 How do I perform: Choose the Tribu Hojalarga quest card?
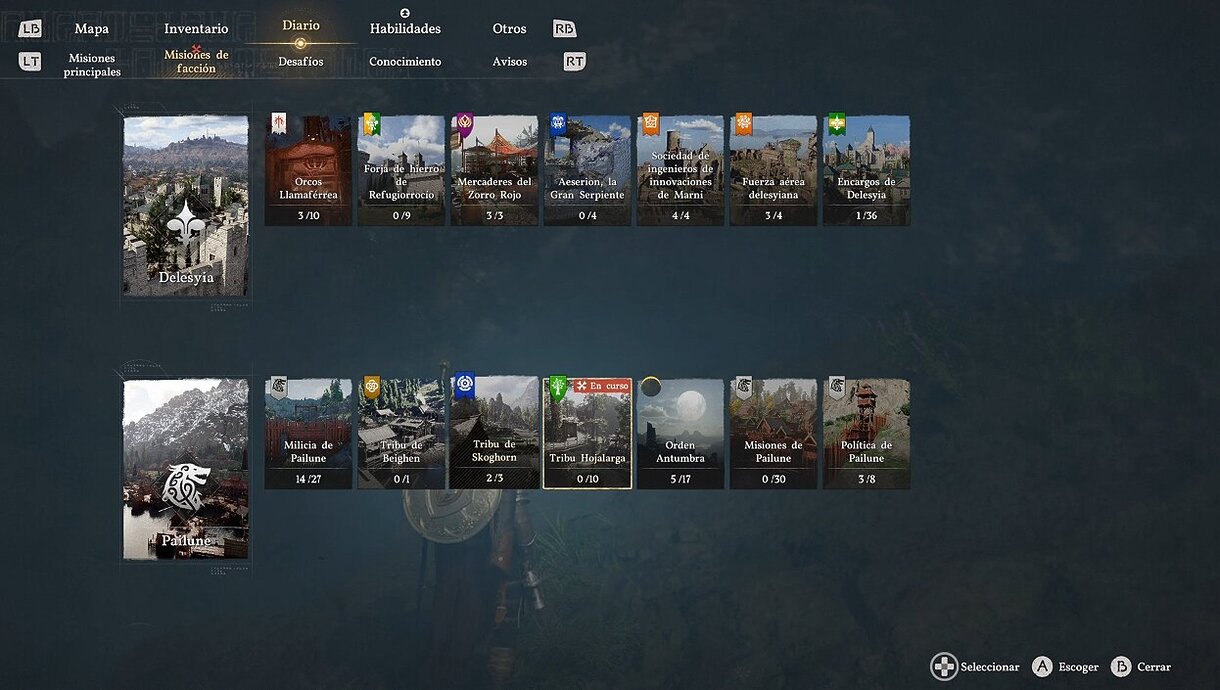pos(587,433)
